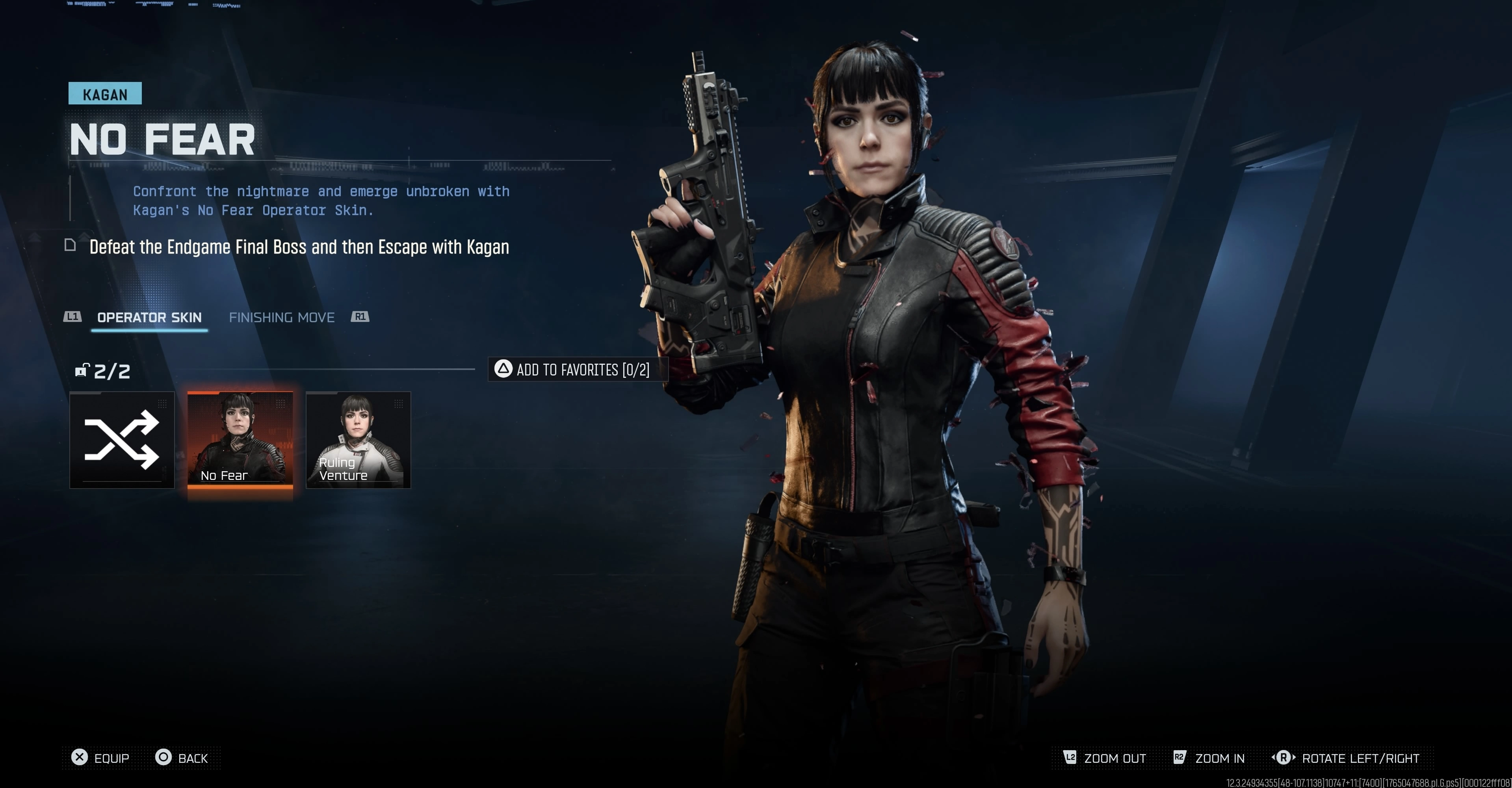This screenshot has width=1512, height=788.
Task: Choose the No Fear skin thumbnail
Action: pos(240,440)
